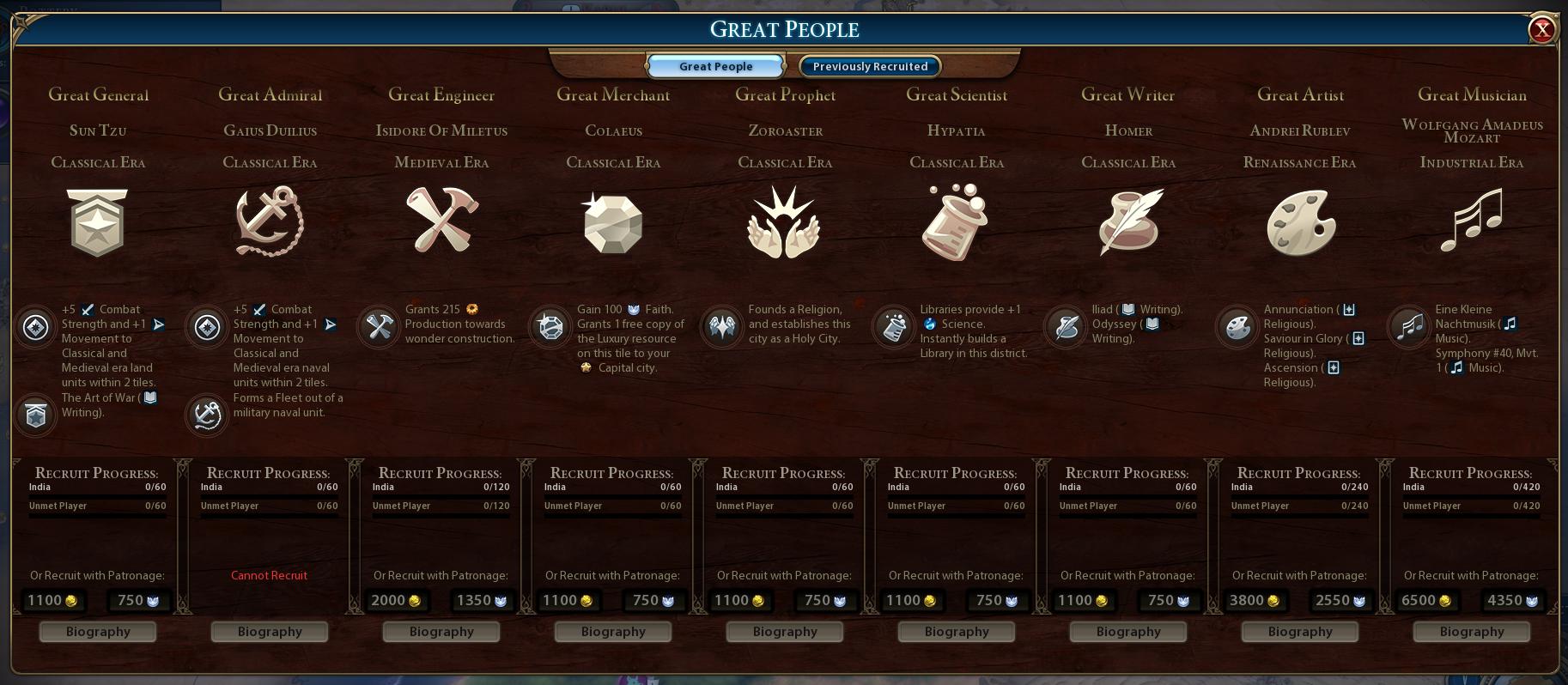Recruit Zoroaster using 750 faith
This screenshot has height=685, width=1568.
(824, 601)
